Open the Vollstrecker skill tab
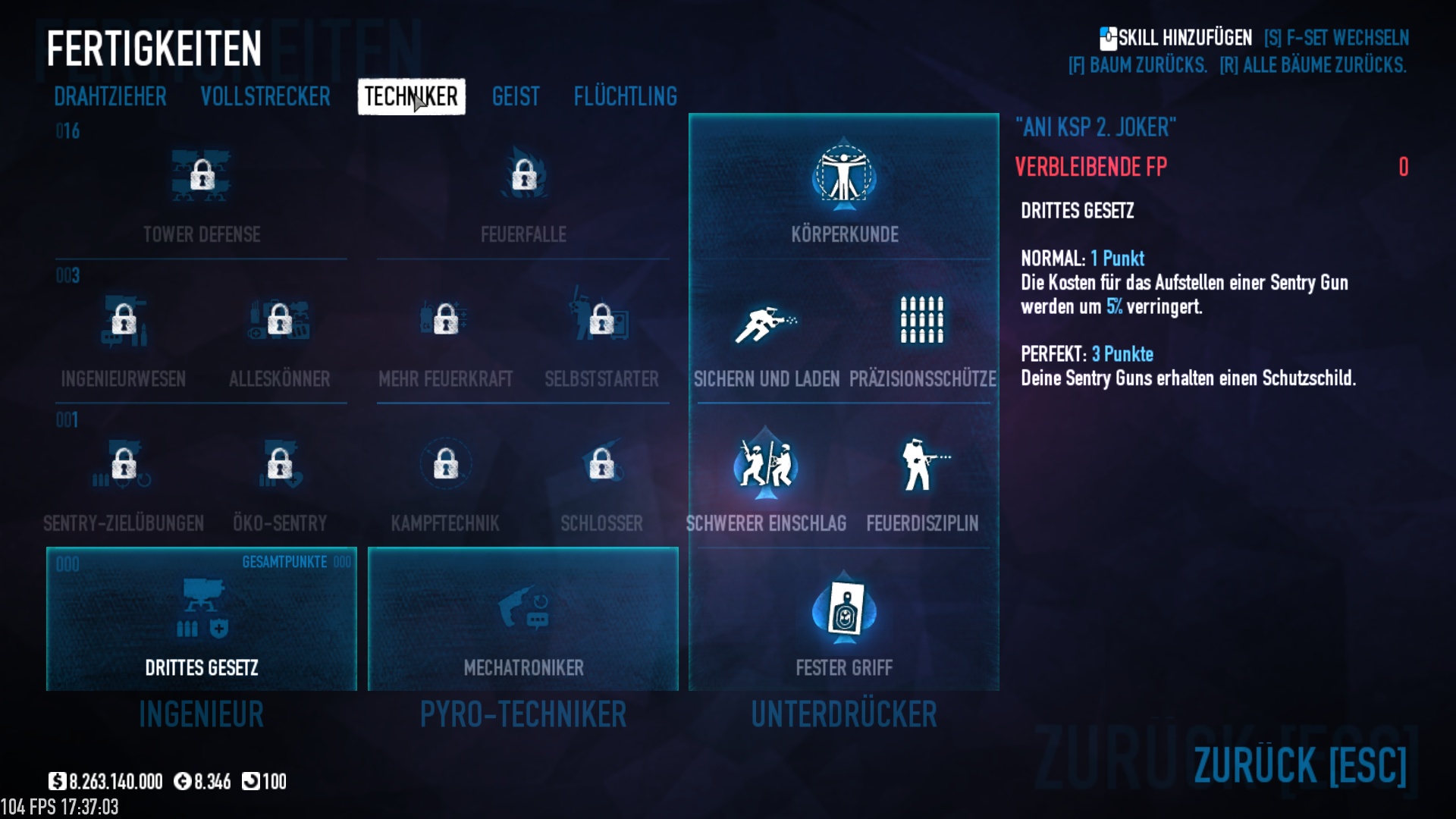Image resolution: width=1456 pixels, height=819 pixels. [x=265, y=97]
